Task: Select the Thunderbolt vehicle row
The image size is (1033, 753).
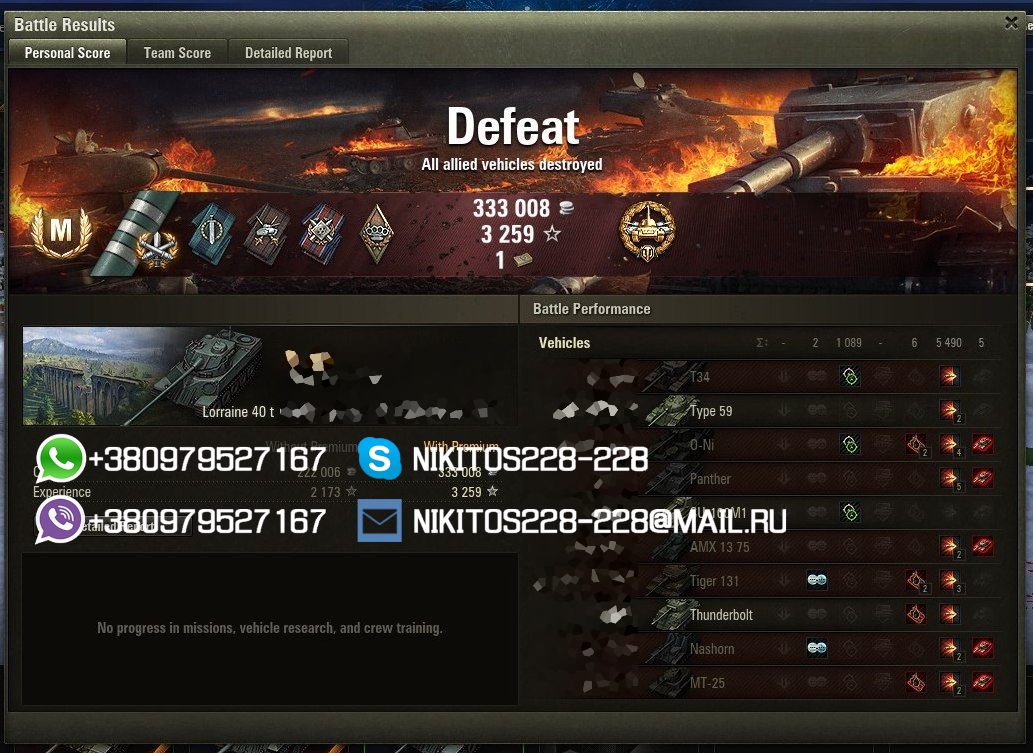Action: pyautogui.click(x=720, y=615)
